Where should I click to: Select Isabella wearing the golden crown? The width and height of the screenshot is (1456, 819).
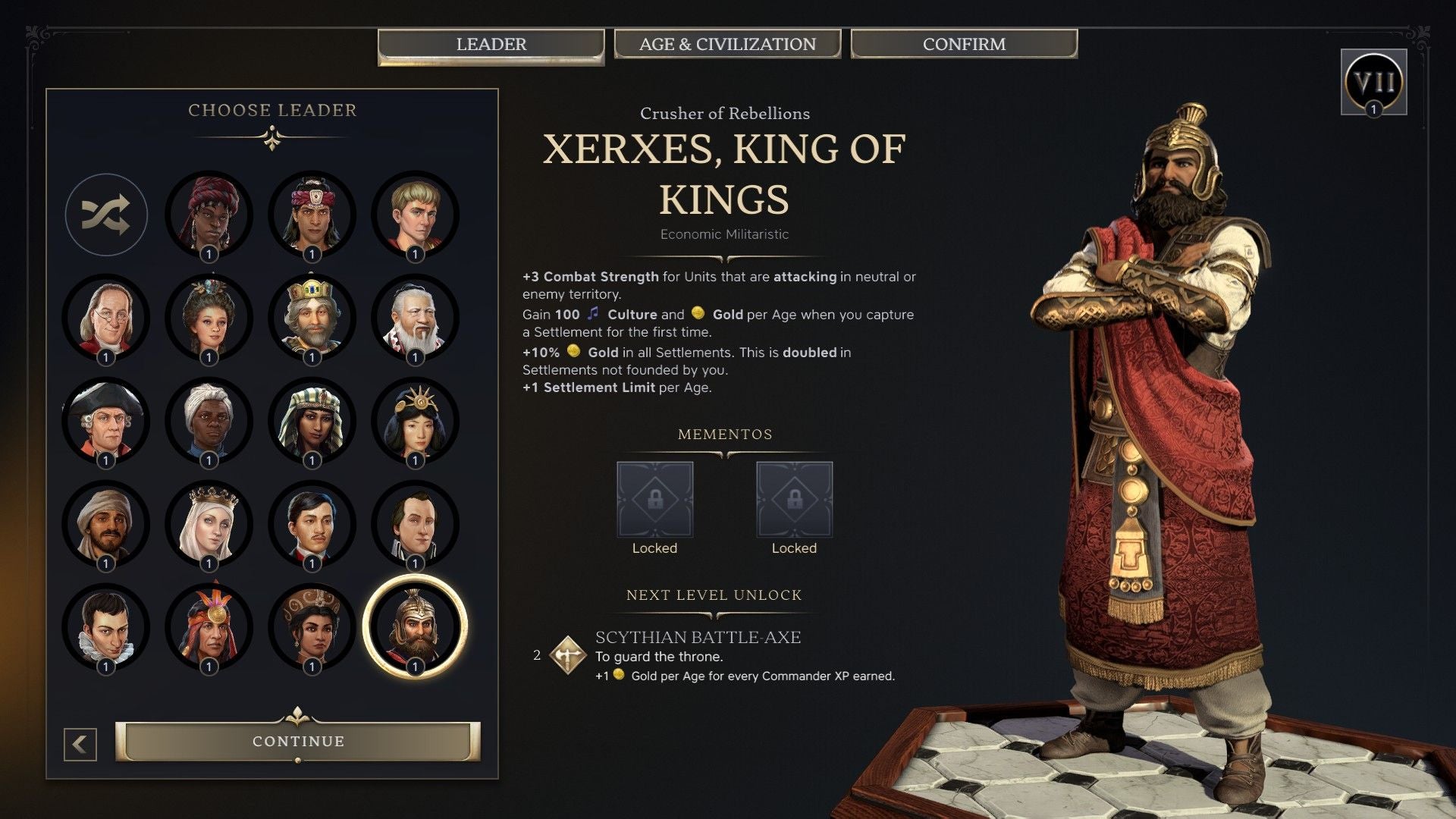pos(209,523)
